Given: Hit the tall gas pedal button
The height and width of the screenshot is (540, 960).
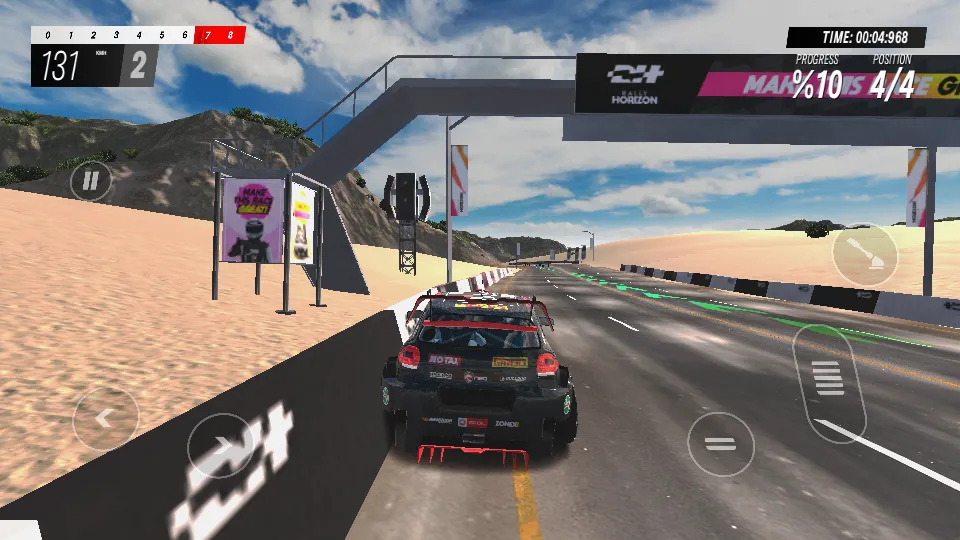Looking at the screenshot, I should (828, 381).
